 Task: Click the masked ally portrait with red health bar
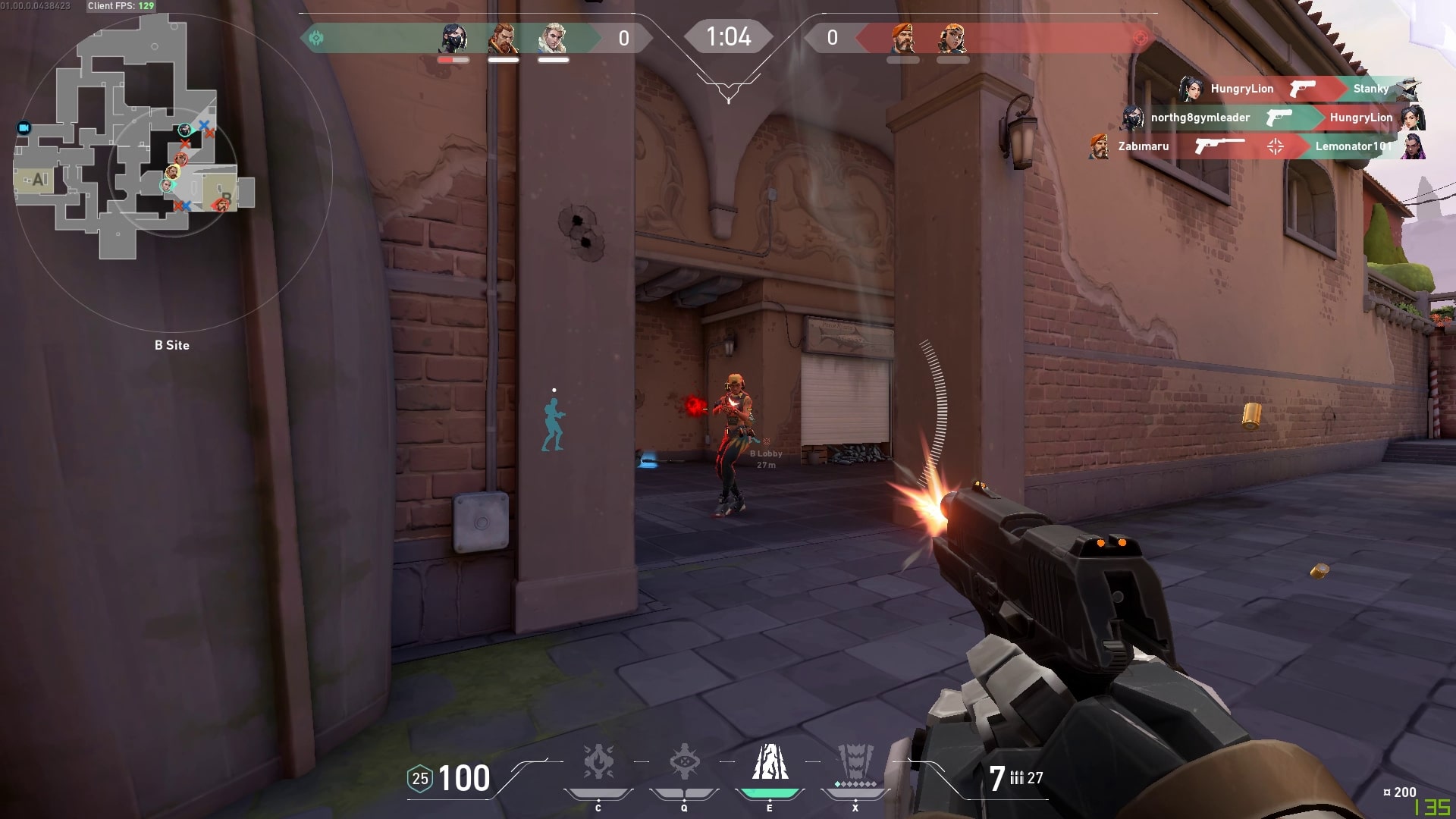453,39
